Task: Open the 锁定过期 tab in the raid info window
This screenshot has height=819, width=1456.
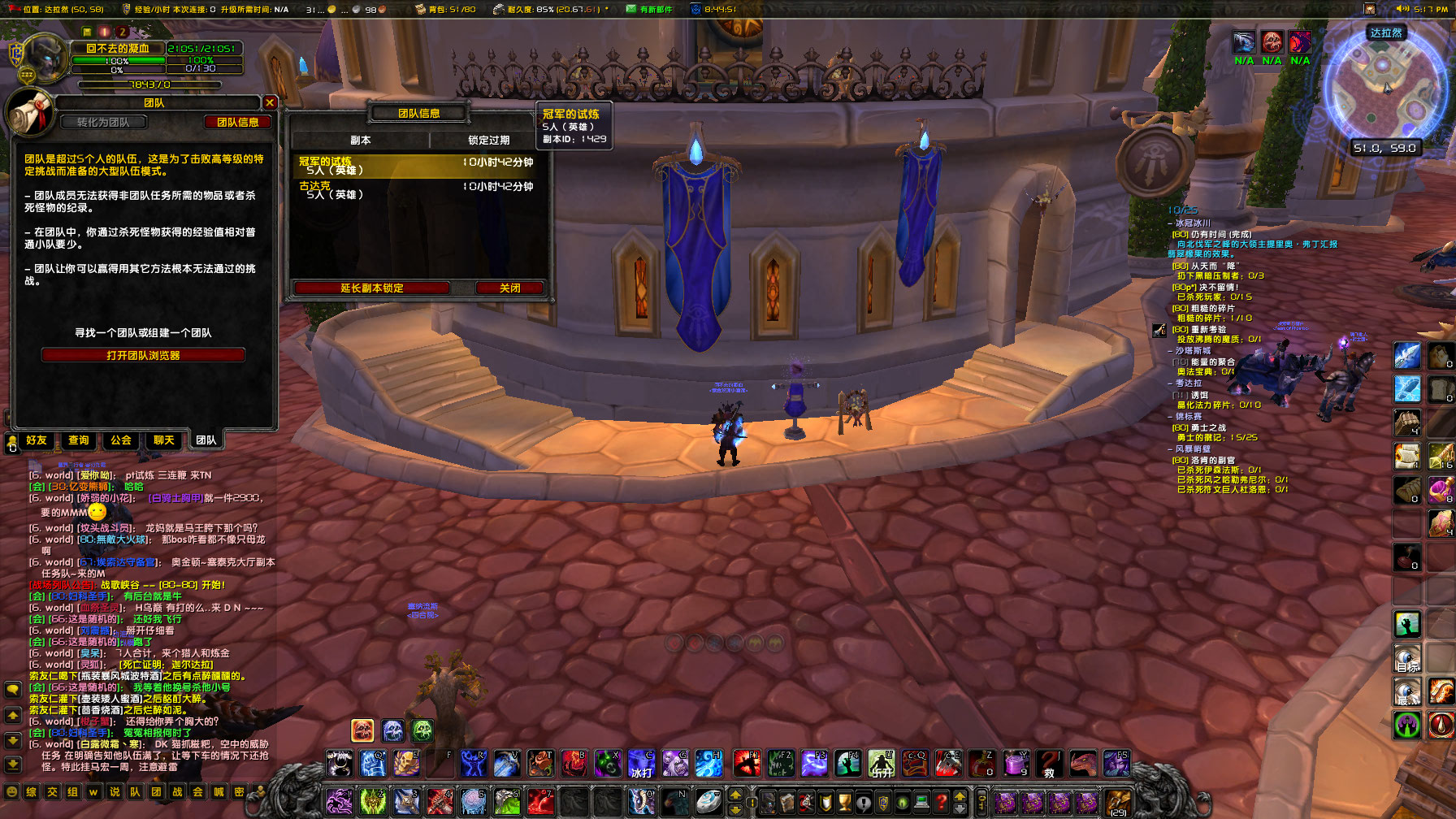Action: click(487, 139)
